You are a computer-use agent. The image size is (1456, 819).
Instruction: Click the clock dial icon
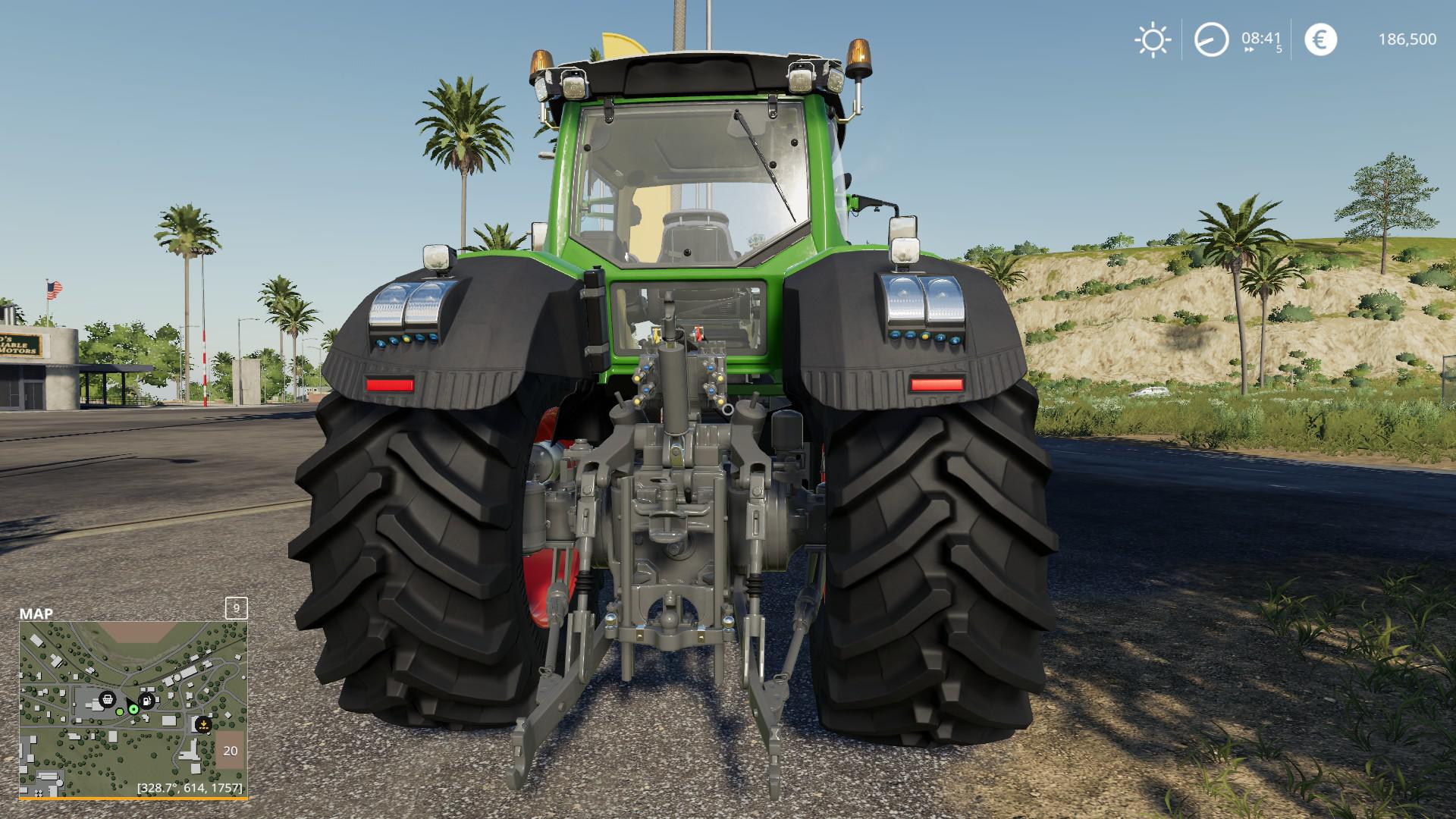tap(1211, 39)
